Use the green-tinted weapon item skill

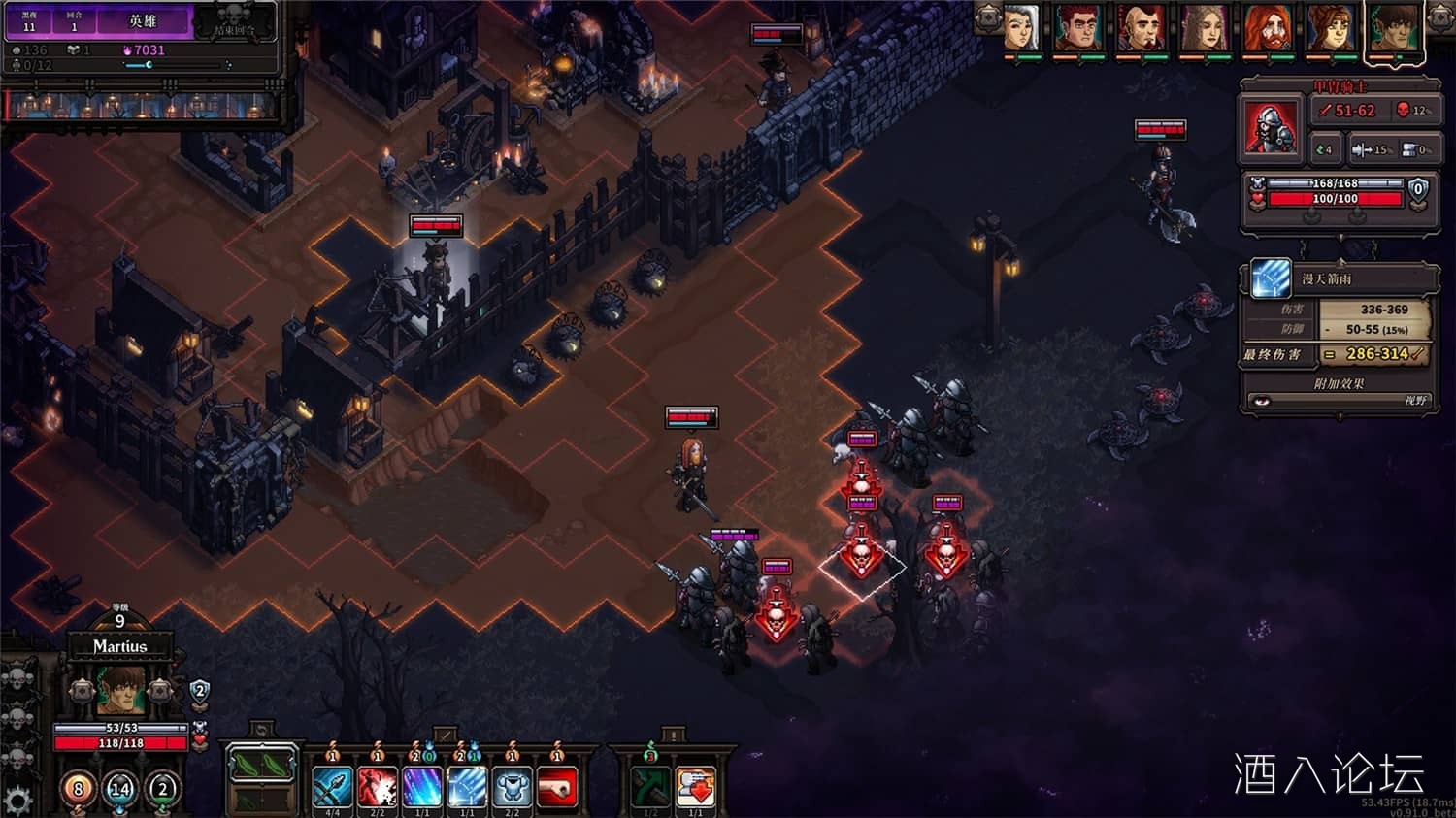(x=650, y=787)
